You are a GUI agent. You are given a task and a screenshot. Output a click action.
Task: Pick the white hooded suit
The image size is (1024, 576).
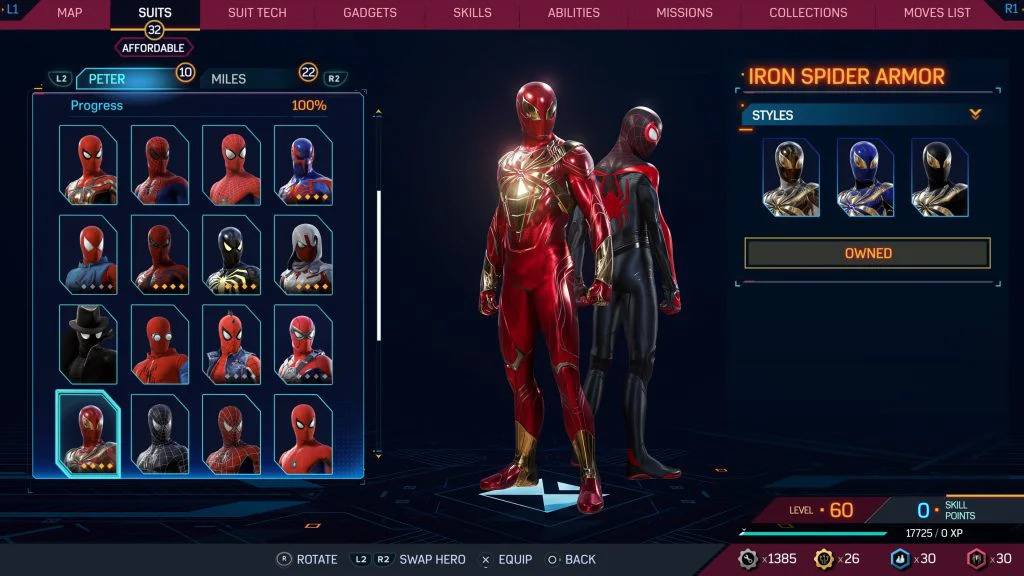click(x=302, y=254)
